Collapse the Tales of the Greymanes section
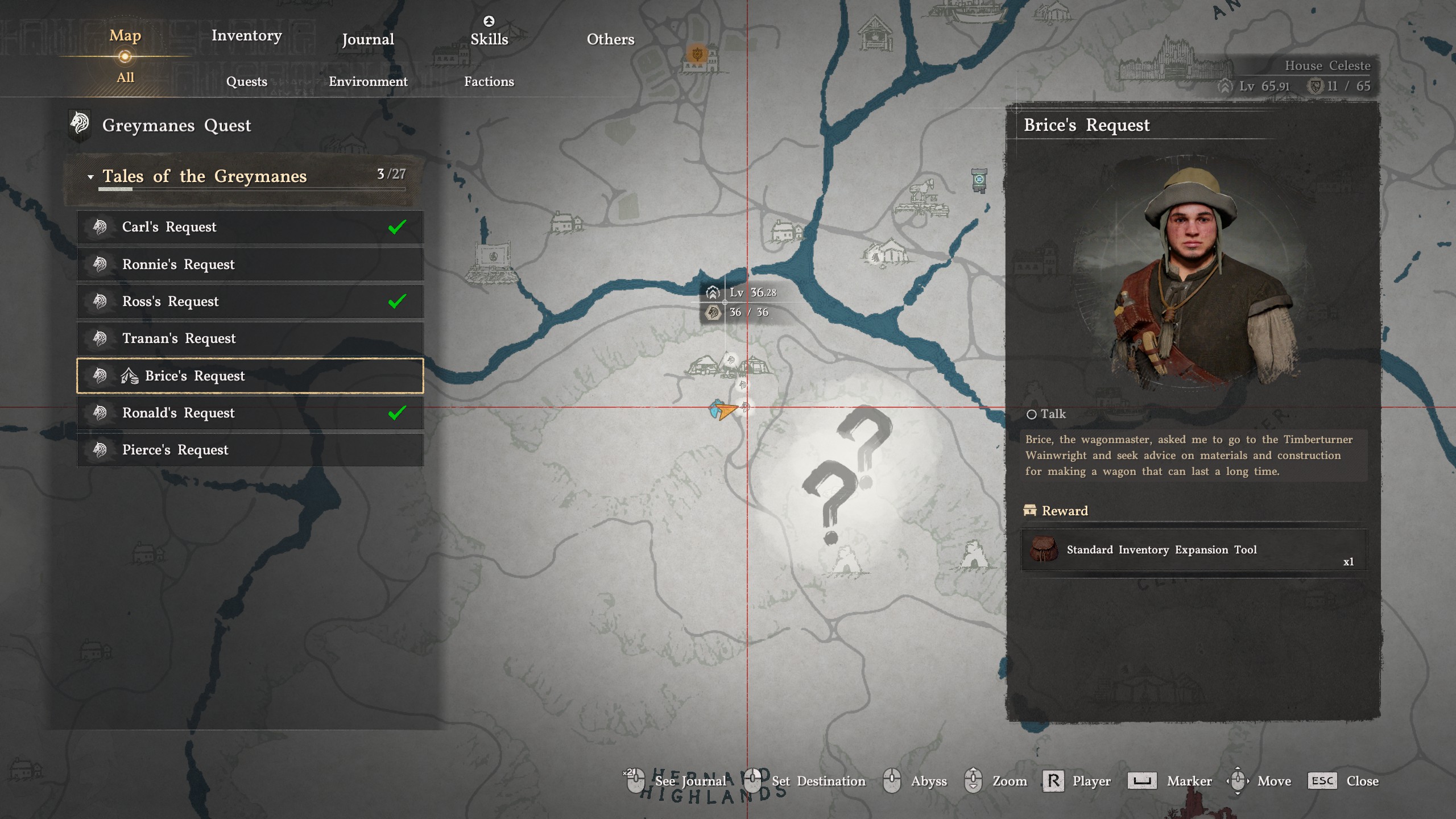 tap(89, 176)
